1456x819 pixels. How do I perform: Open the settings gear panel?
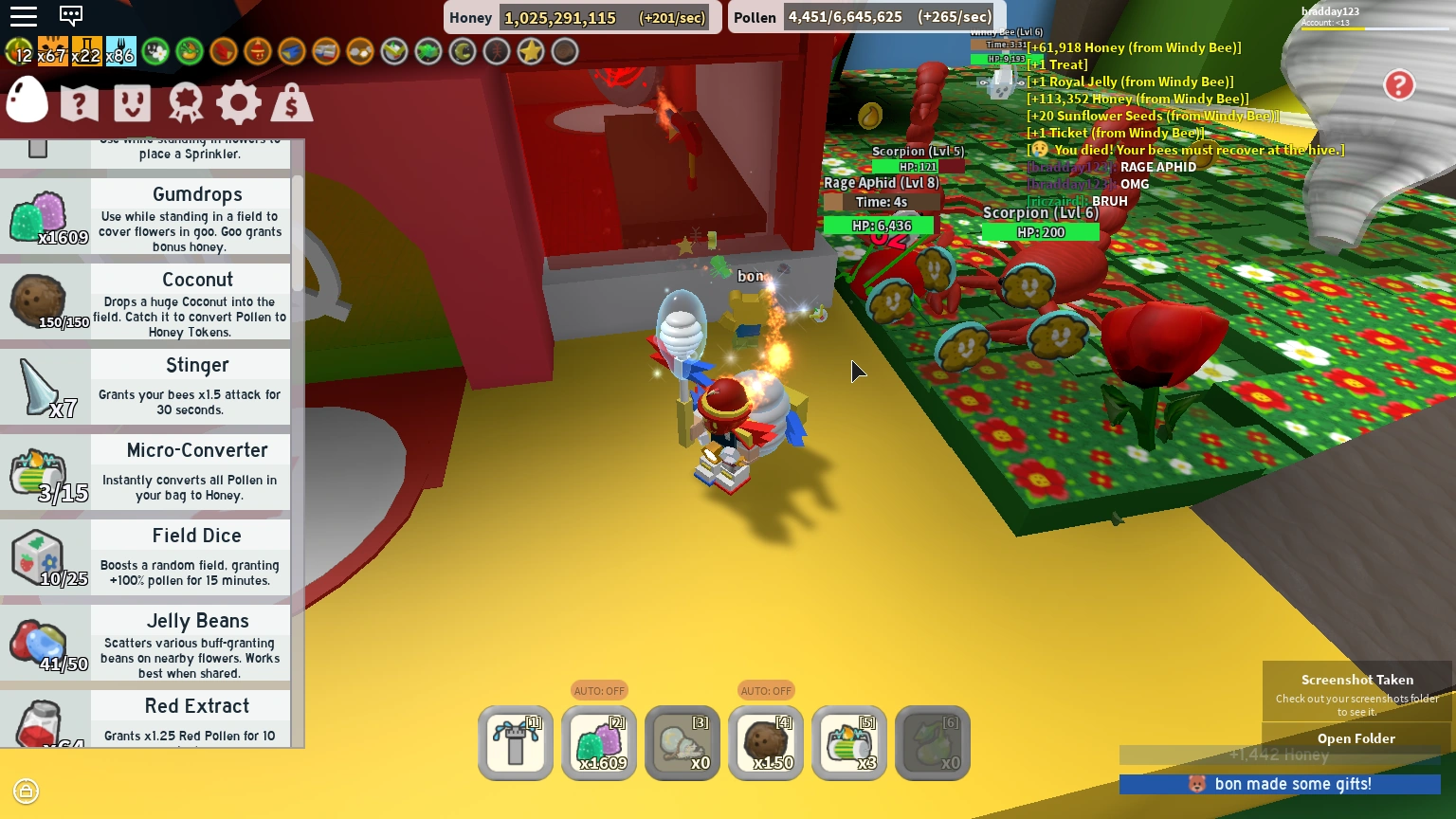(239, 102)
